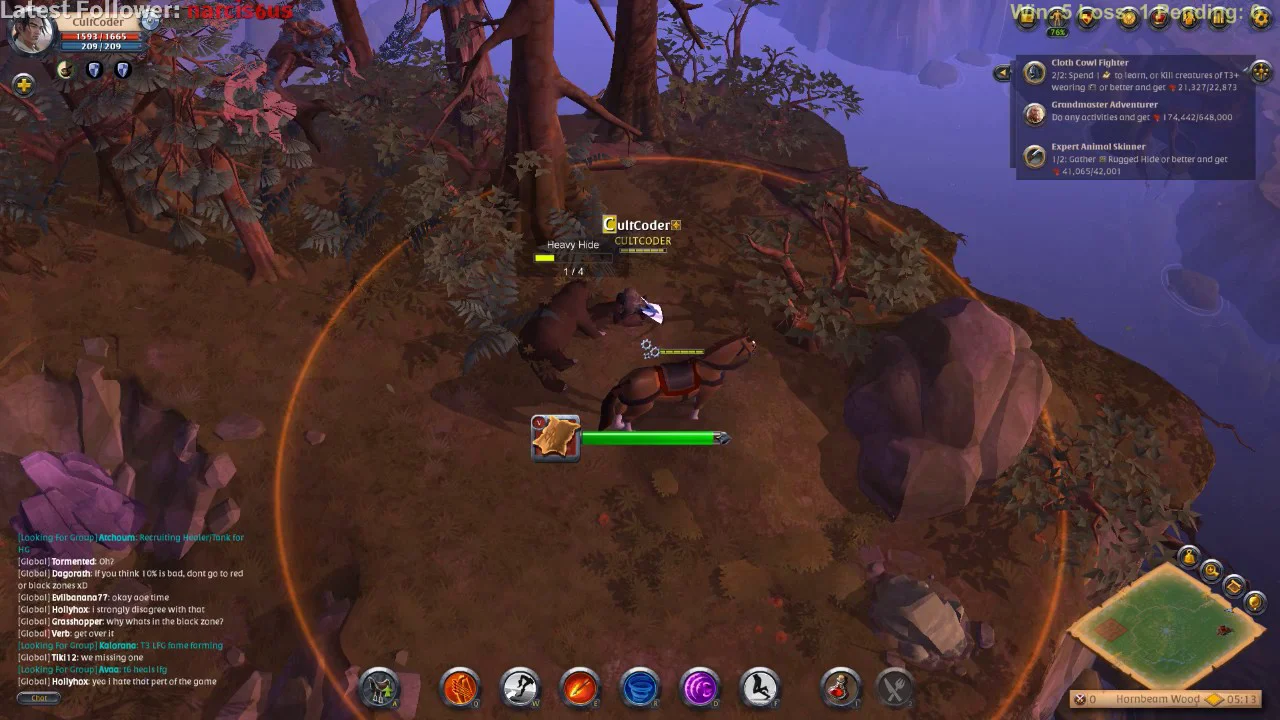The width and height of the screenshot is (1280, 720).
Task: Collapse the quest tracker with the arrow
Action: 1002,72
